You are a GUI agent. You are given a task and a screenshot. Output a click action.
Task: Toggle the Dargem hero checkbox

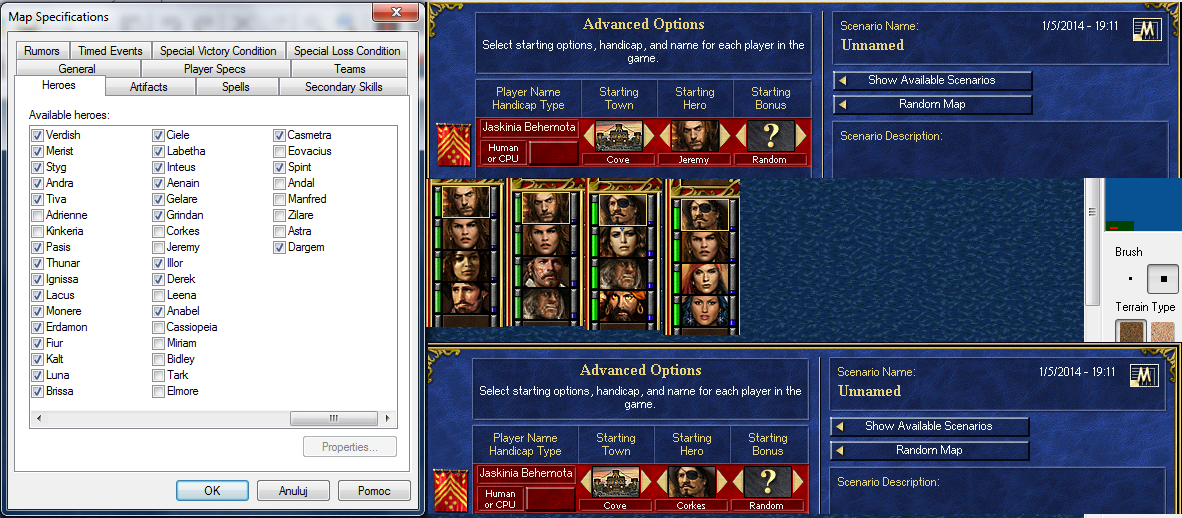point(280,247)
